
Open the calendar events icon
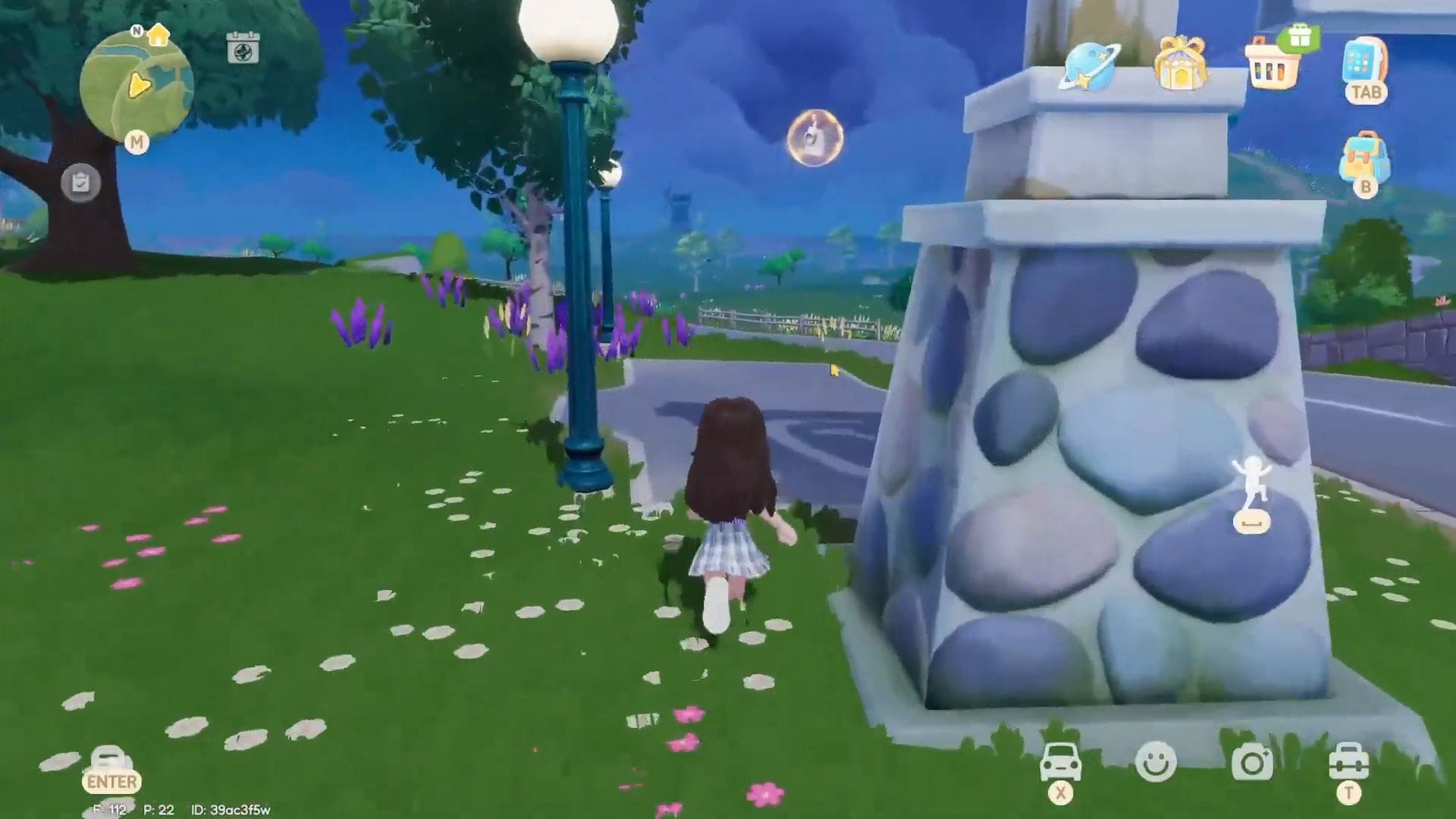click(x=243, y=49)
